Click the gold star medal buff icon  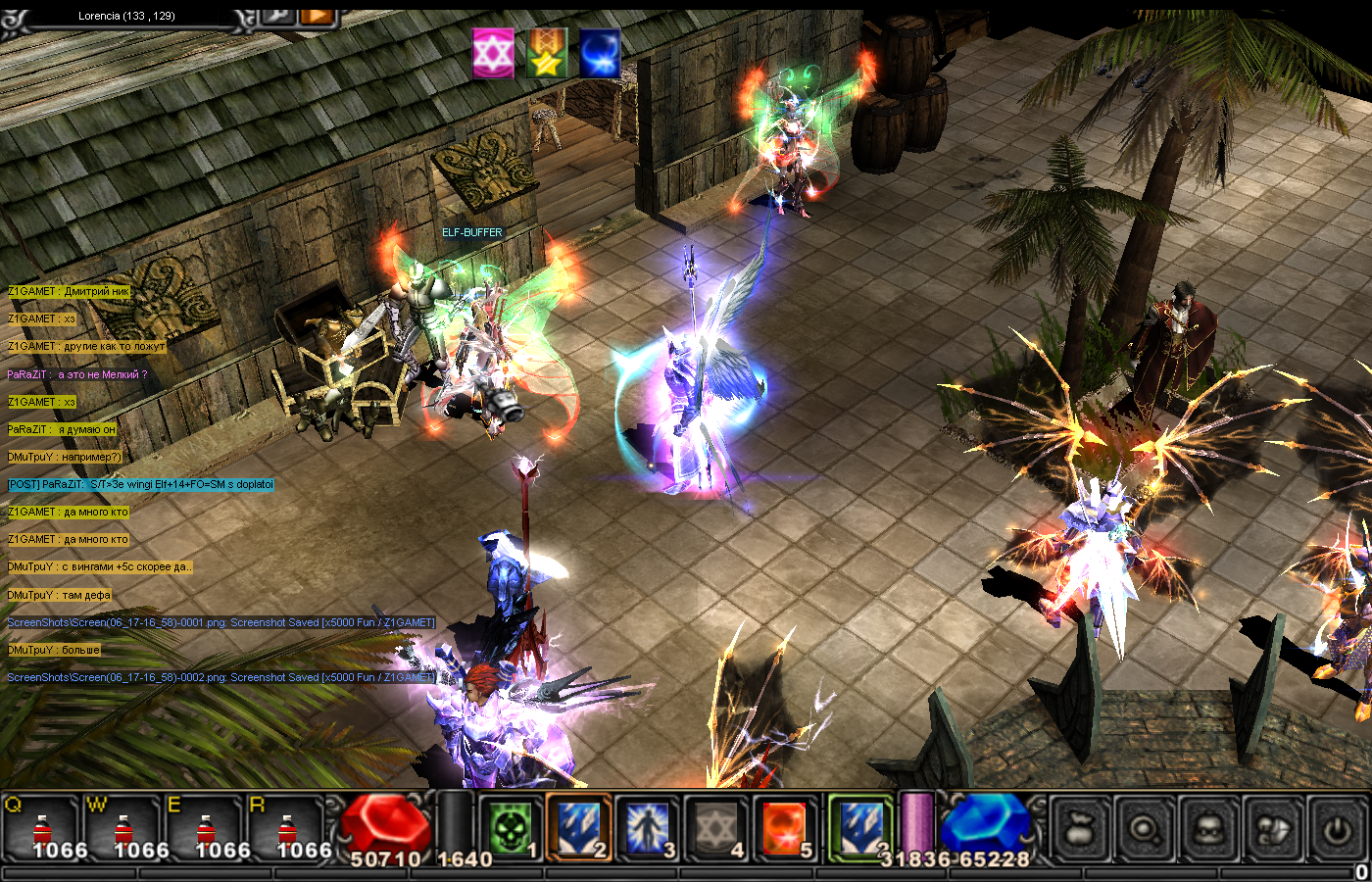(x=547, y=53)
